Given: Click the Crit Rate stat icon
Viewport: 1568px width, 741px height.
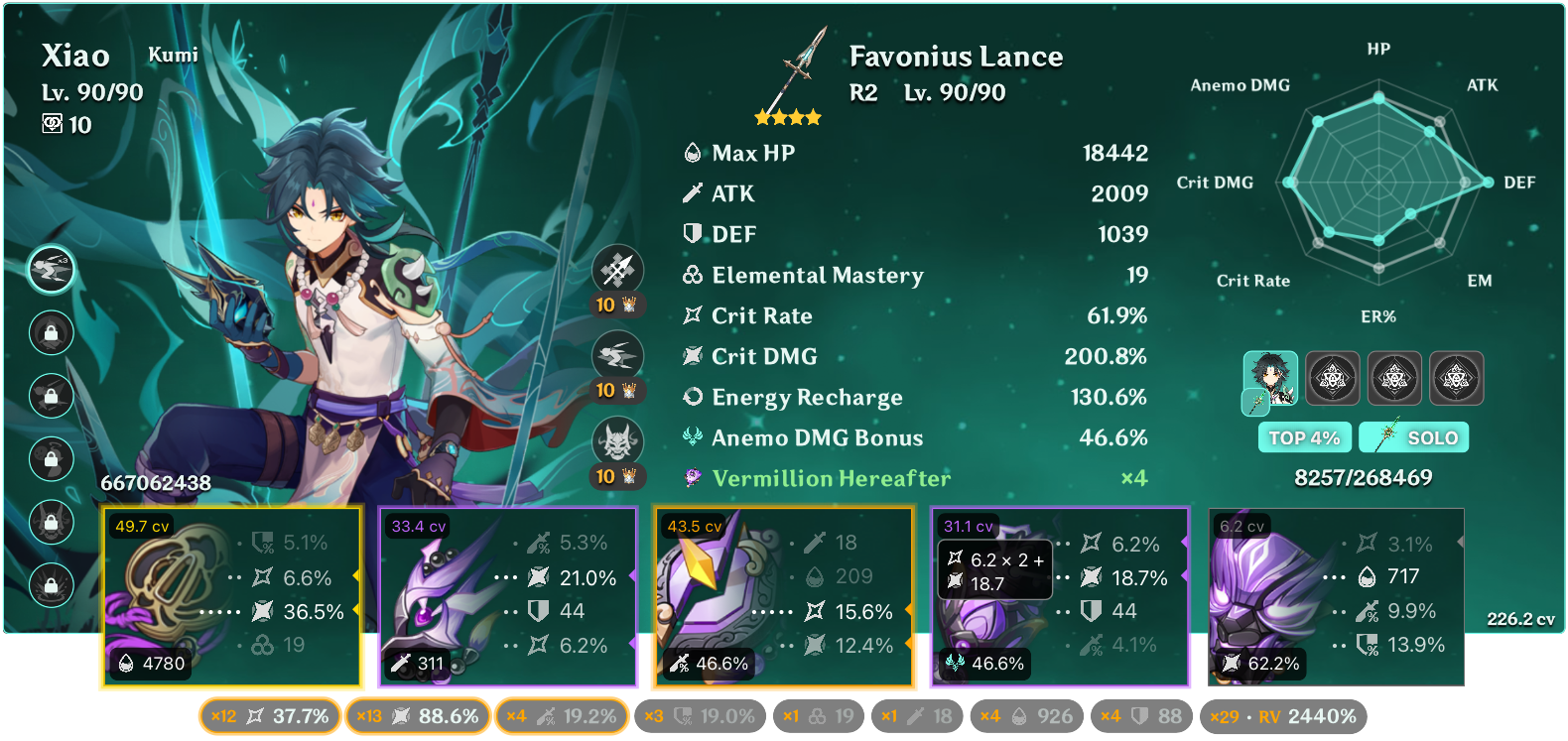Looking at the screenshot, I should (x=692, y=315).
